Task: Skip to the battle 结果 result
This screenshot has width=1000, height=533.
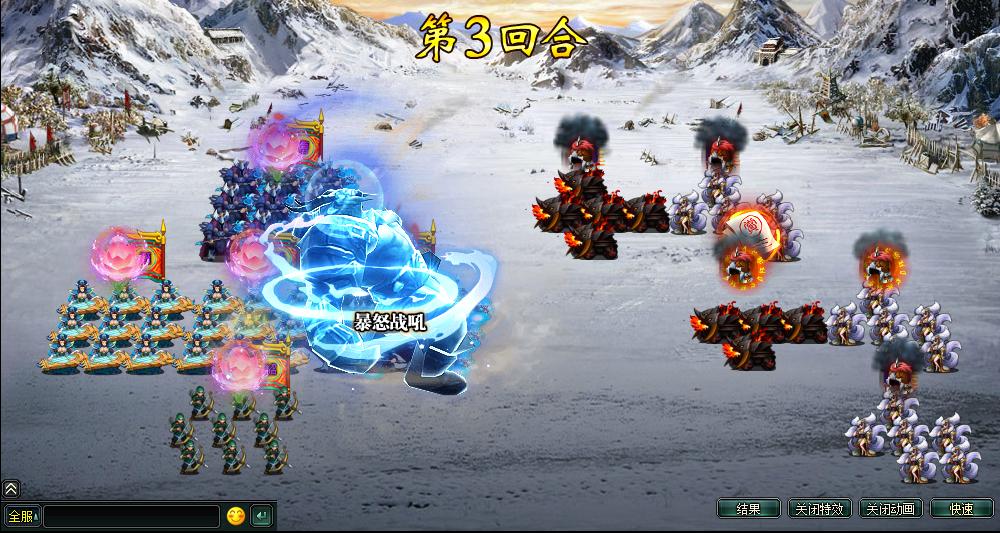Action: [x=748, y=509]
